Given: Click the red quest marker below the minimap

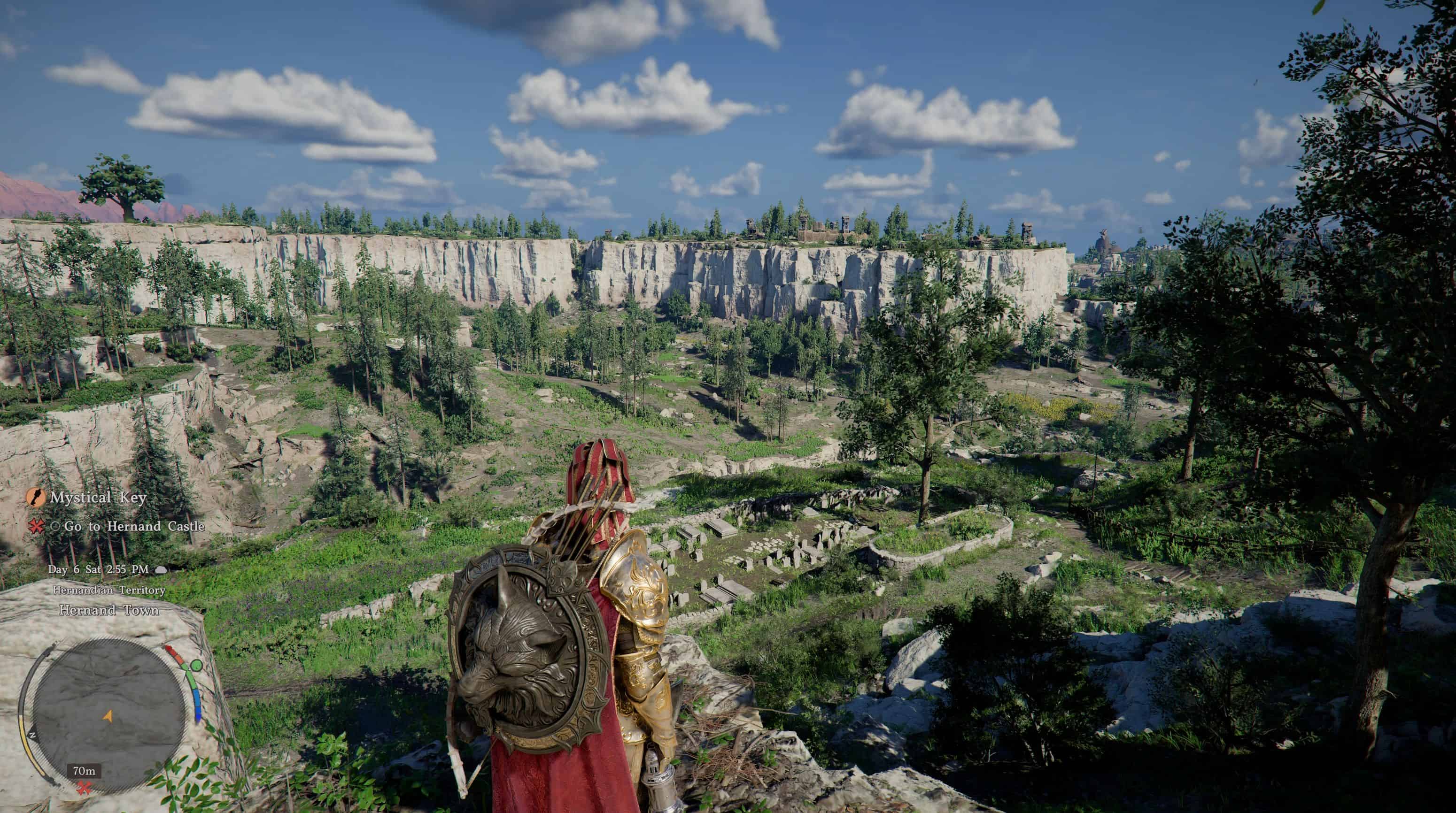Looking at the screenshot, I should coord(84,787).
